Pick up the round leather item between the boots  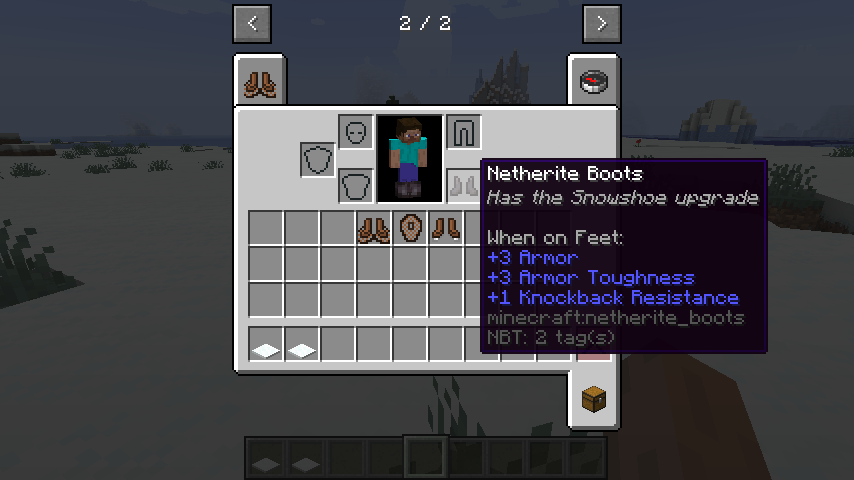coord(410,228)
